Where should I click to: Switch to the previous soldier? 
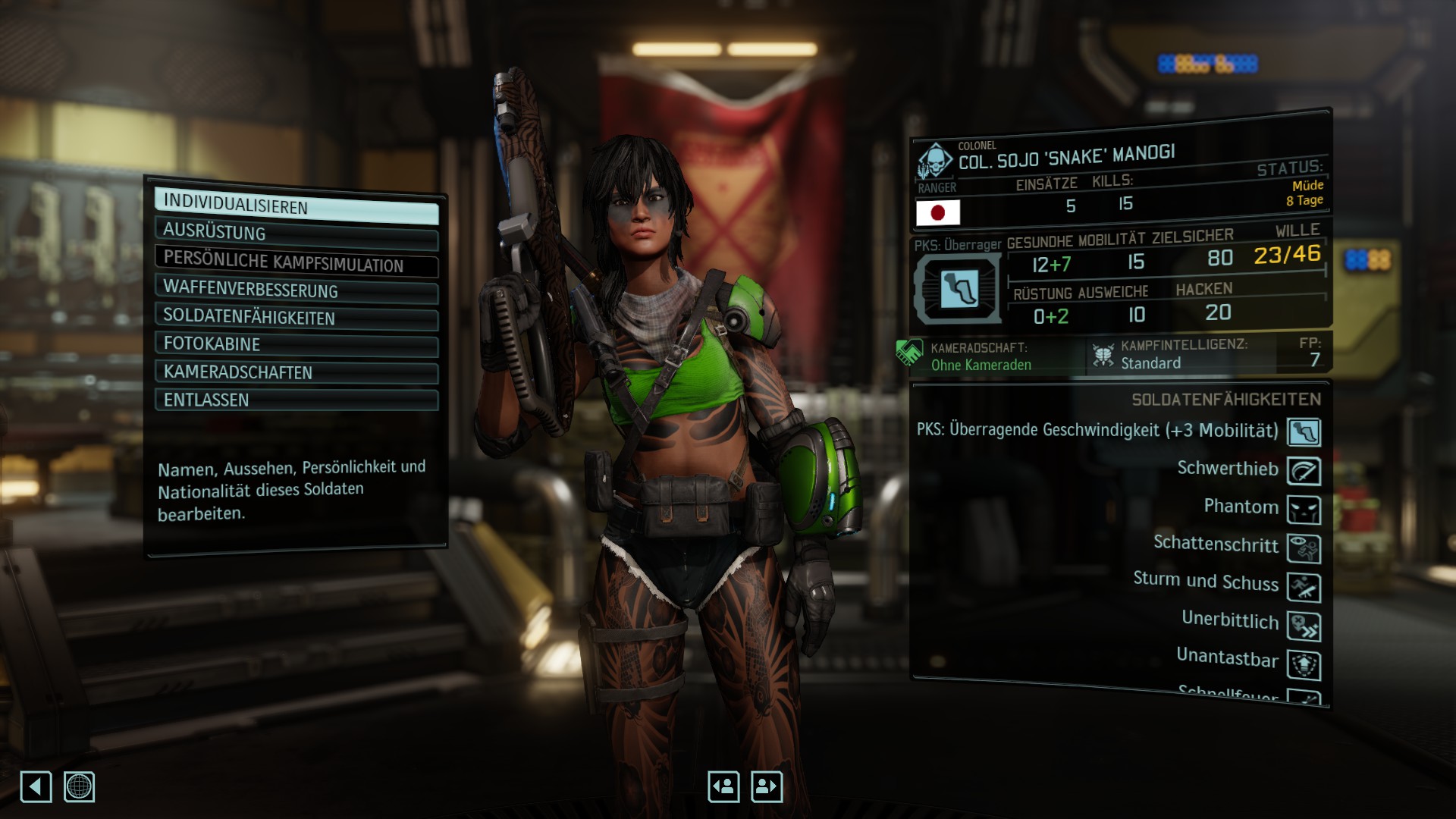(723, 786)
